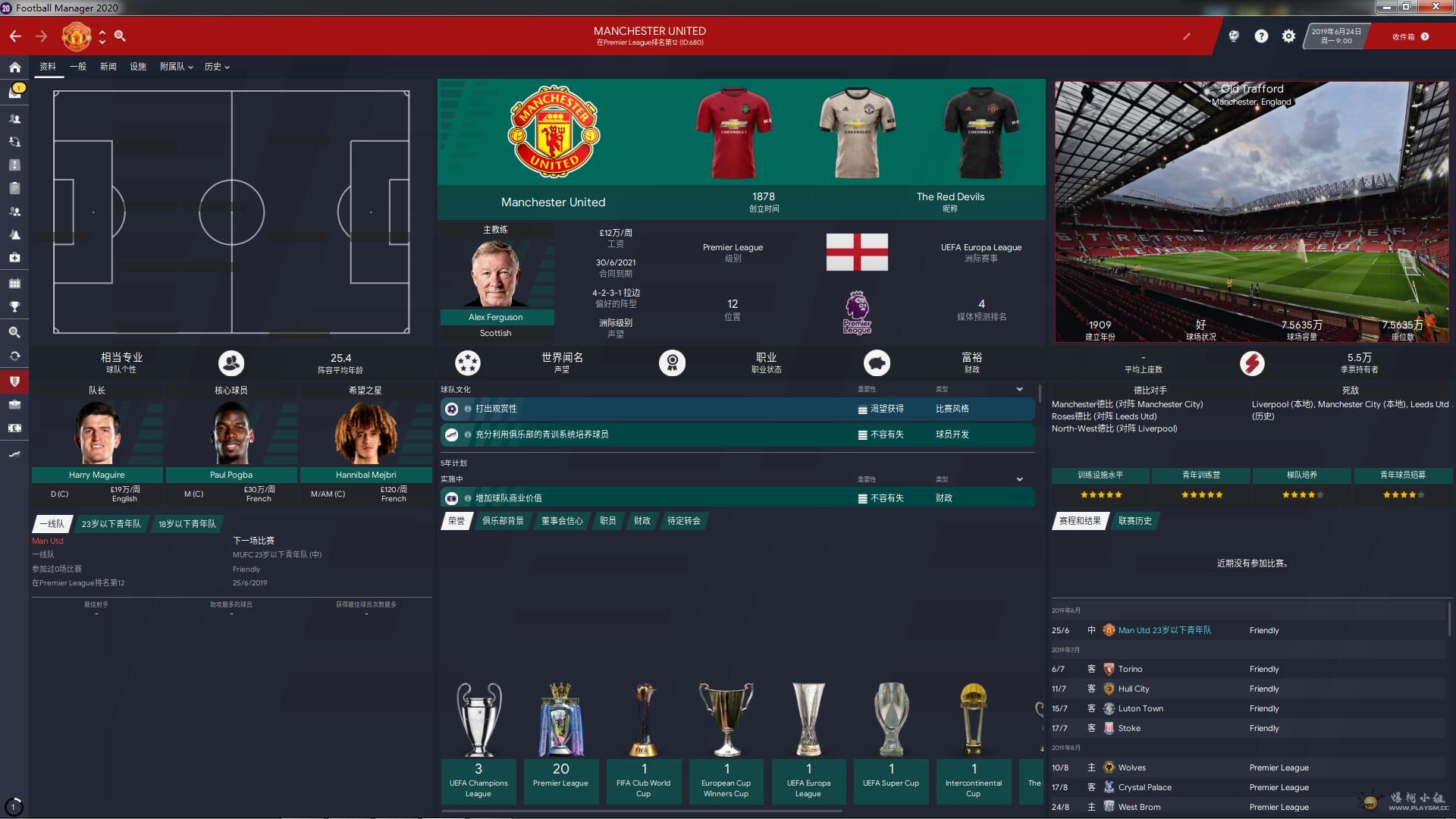Close the Football Manager window
The height and width of the screenshot is (819, 1456).
coord(1436,7)
